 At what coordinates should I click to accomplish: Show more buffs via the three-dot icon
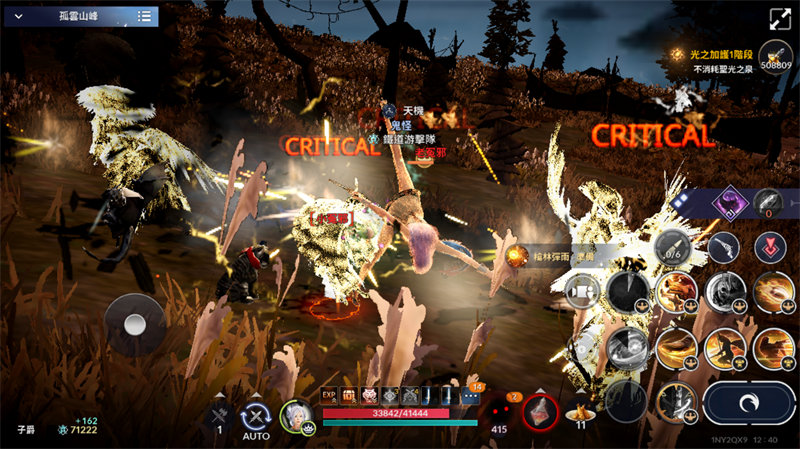point(471,397)
